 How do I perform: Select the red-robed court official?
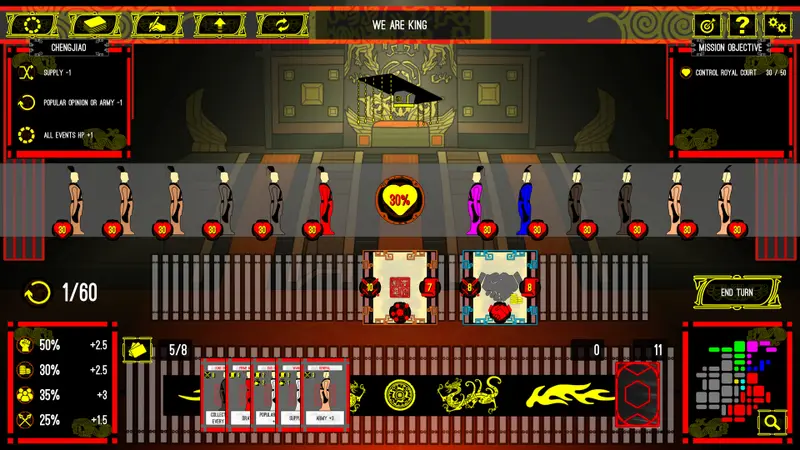tap(324, 202)
